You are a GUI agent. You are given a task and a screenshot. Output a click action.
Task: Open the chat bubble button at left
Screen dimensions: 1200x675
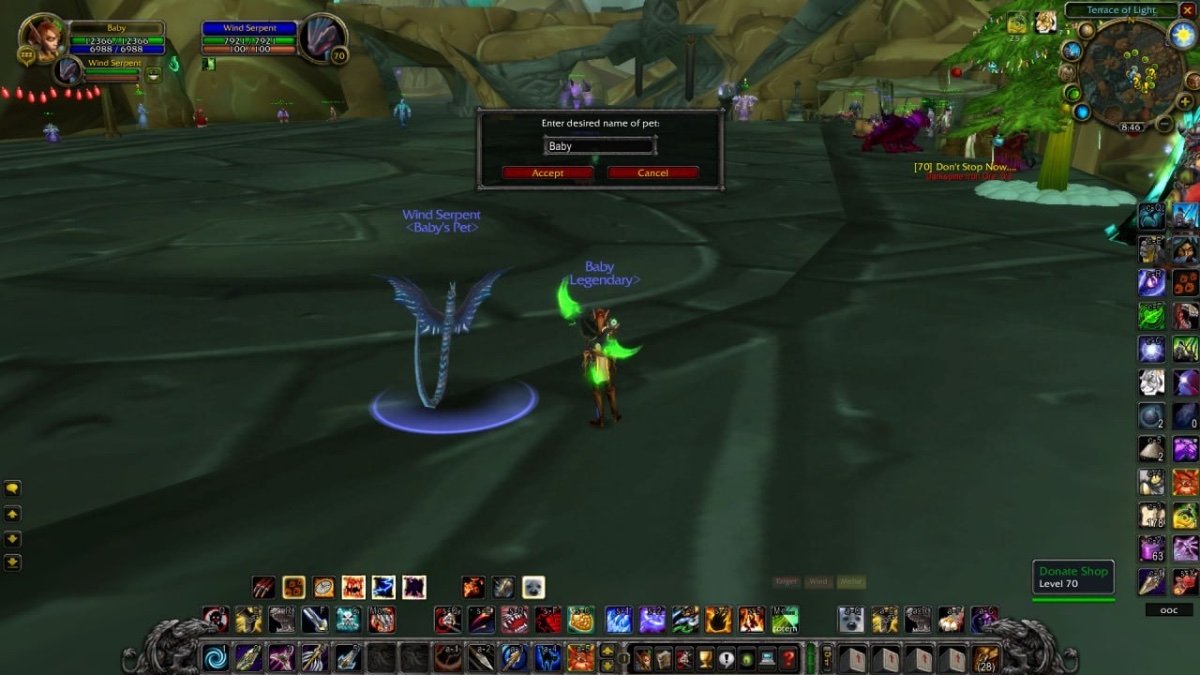(x=13, y=489)
